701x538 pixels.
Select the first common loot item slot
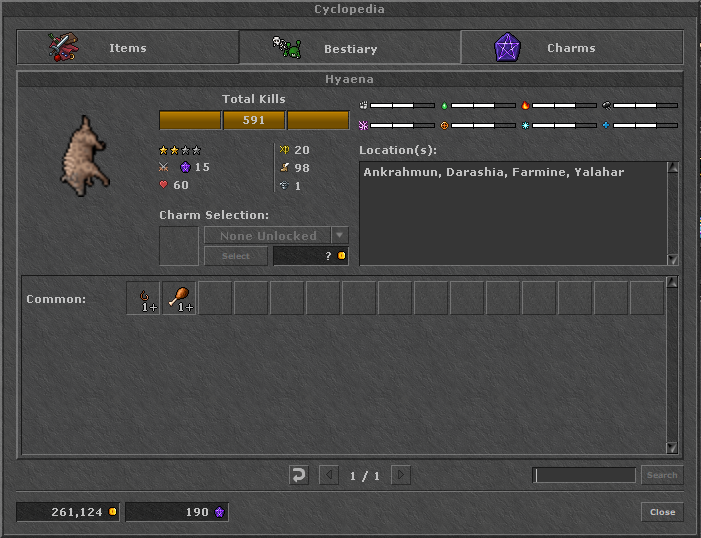click(143, 298)
